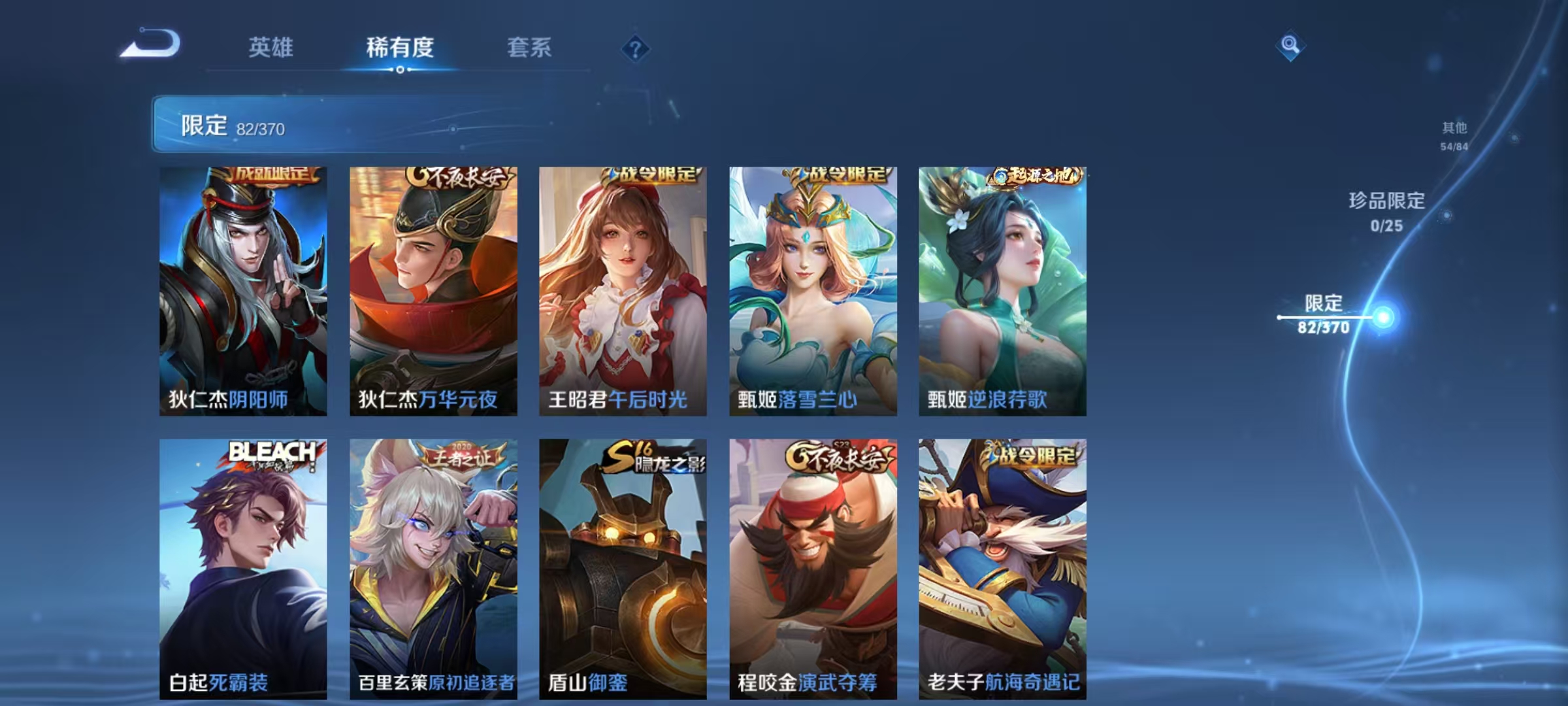Select the 稀有度 tab
1568x706 pixels.
click(400, 48)
